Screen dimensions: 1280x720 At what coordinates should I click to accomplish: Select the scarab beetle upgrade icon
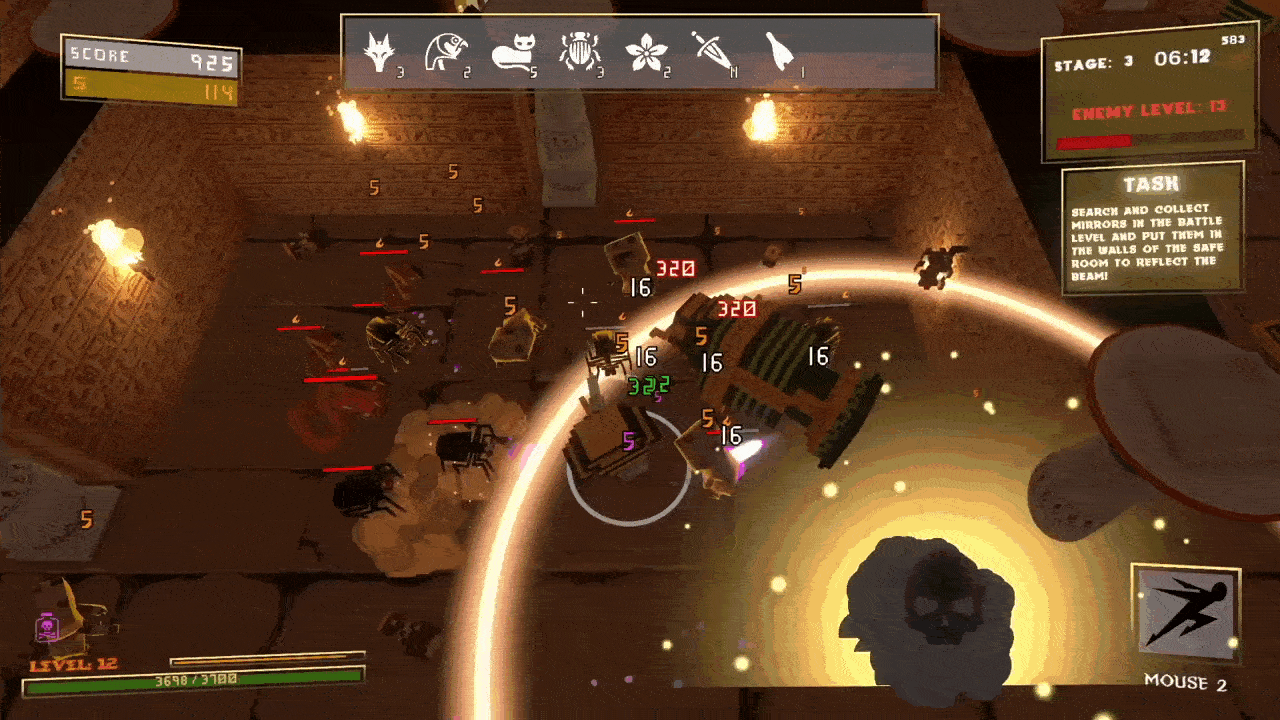[x=576, y=51]
